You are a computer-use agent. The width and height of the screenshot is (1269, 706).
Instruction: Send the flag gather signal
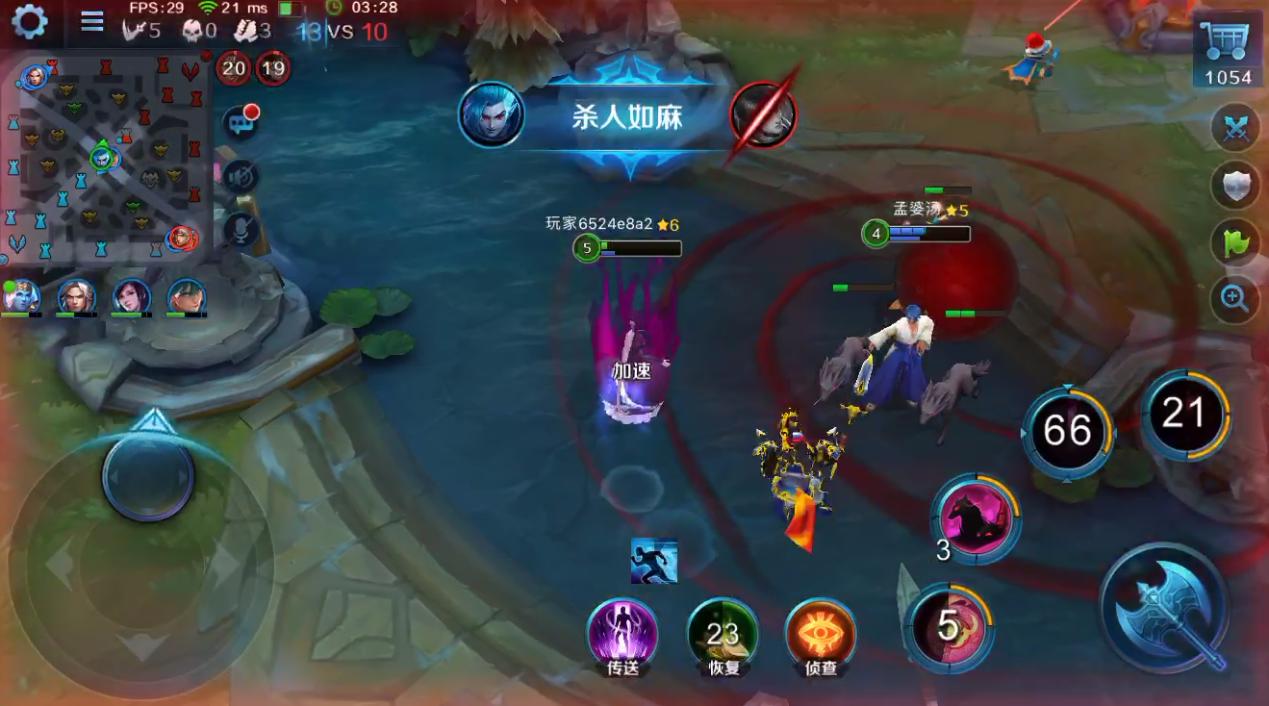[1234, 242]
